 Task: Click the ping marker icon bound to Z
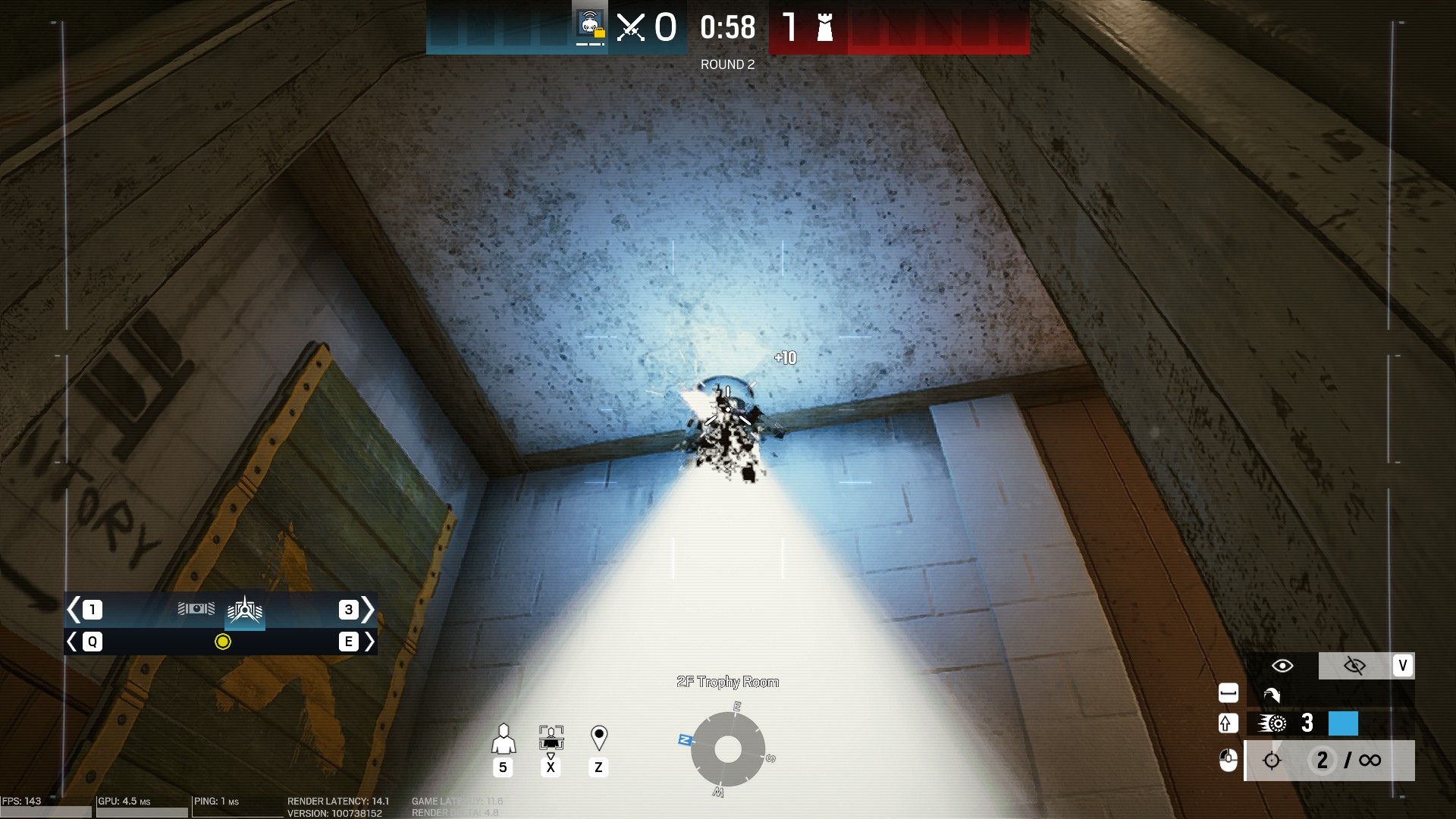coord(599,734)
